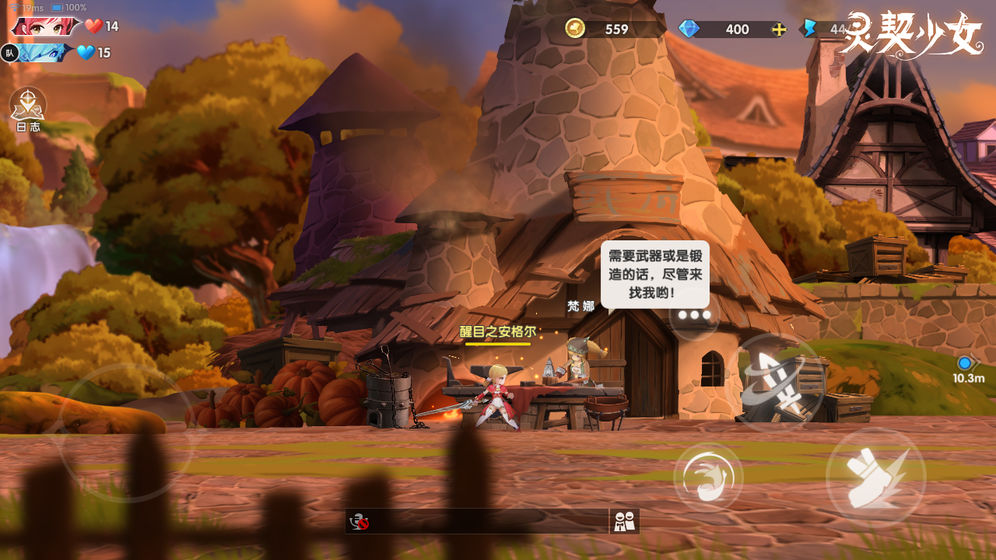Trigger the weapon swap skill button

779,381
